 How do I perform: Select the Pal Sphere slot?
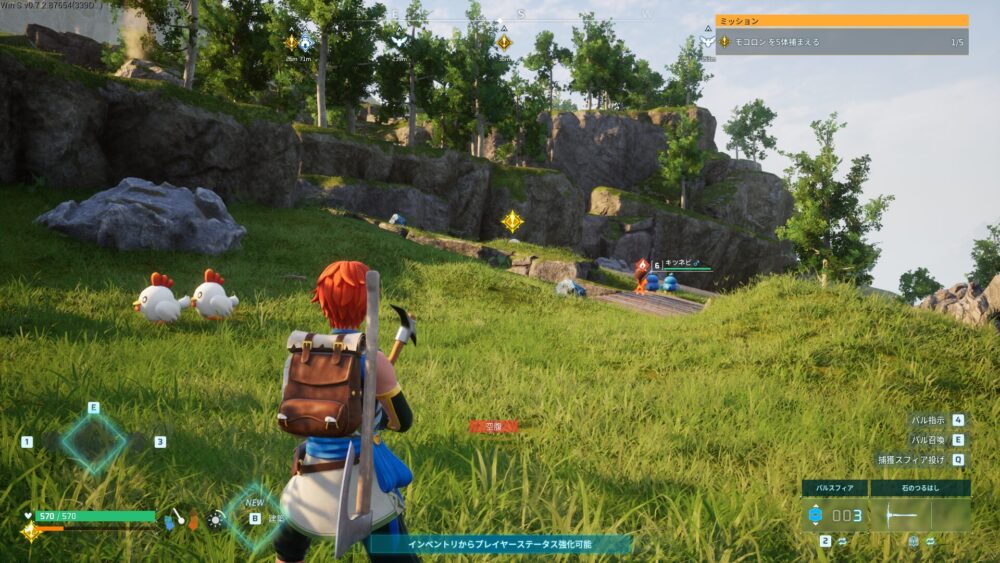point(834,514)
